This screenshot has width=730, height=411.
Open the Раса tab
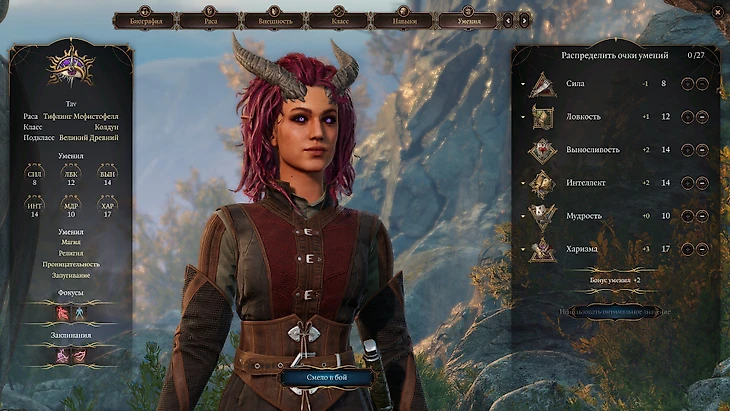[210, 19]
